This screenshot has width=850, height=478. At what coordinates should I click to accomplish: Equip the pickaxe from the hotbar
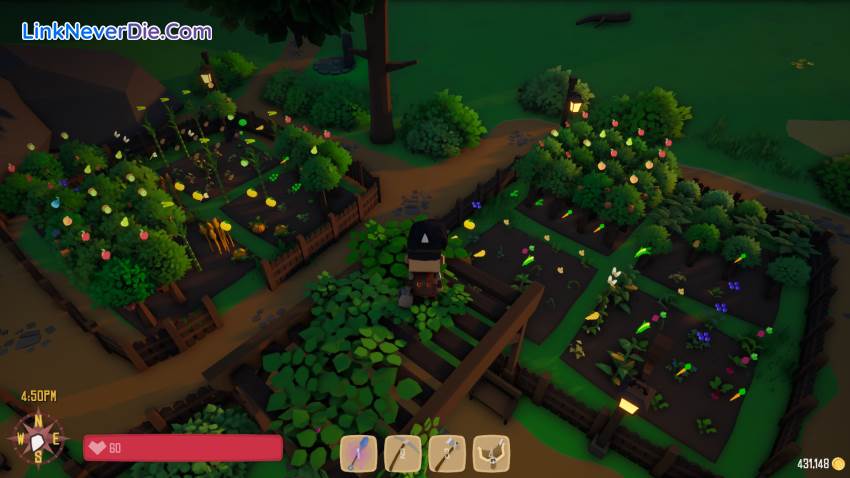click(x=403, y=453)
